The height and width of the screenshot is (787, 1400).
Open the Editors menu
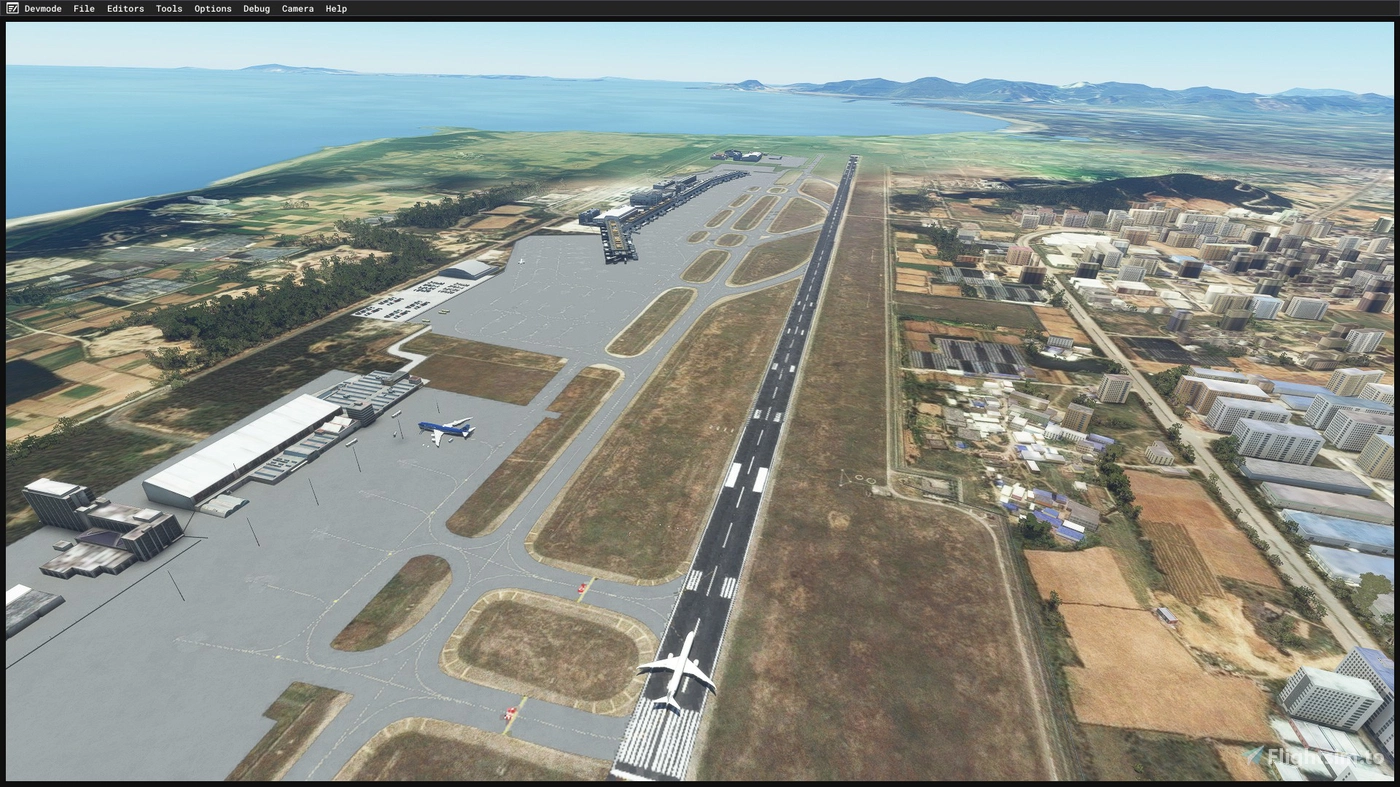124,8
